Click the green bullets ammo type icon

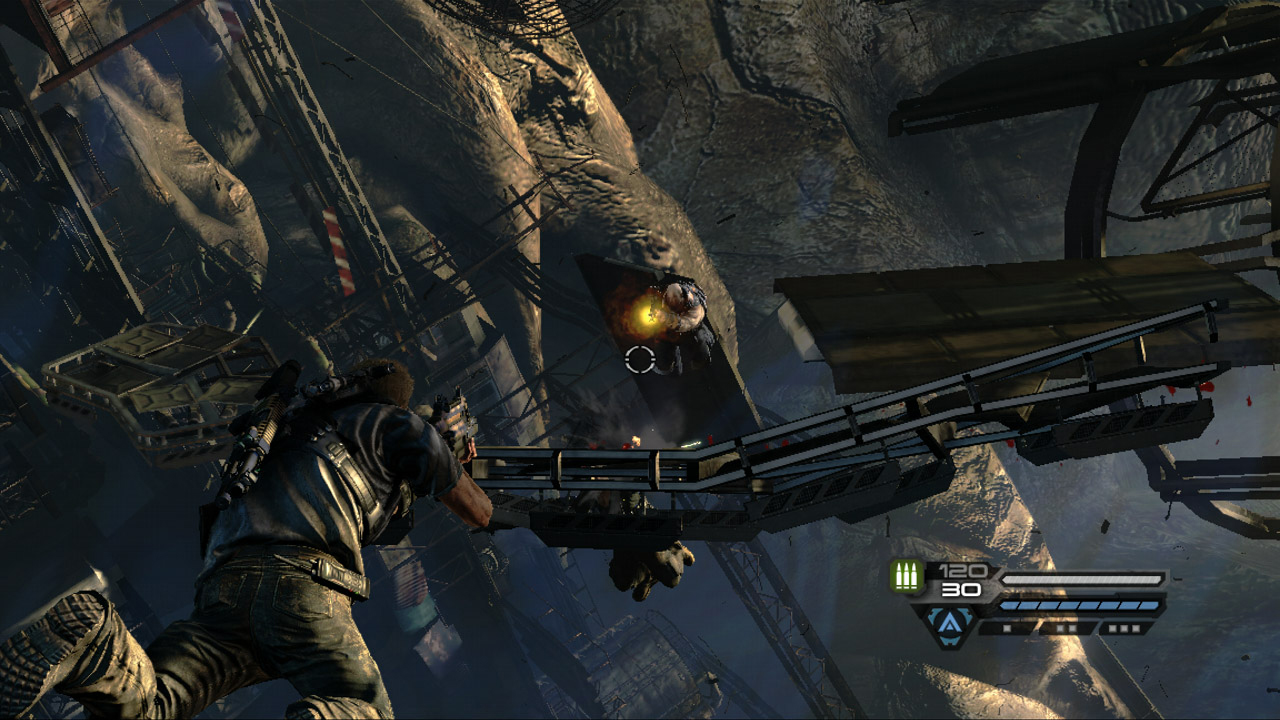click(x=908, y=577)
